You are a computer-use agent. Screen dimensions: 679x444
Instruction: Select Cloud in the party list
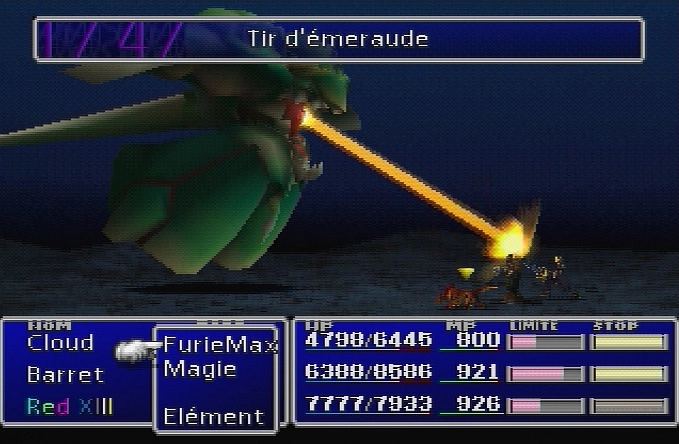click(x=60, y=343)
